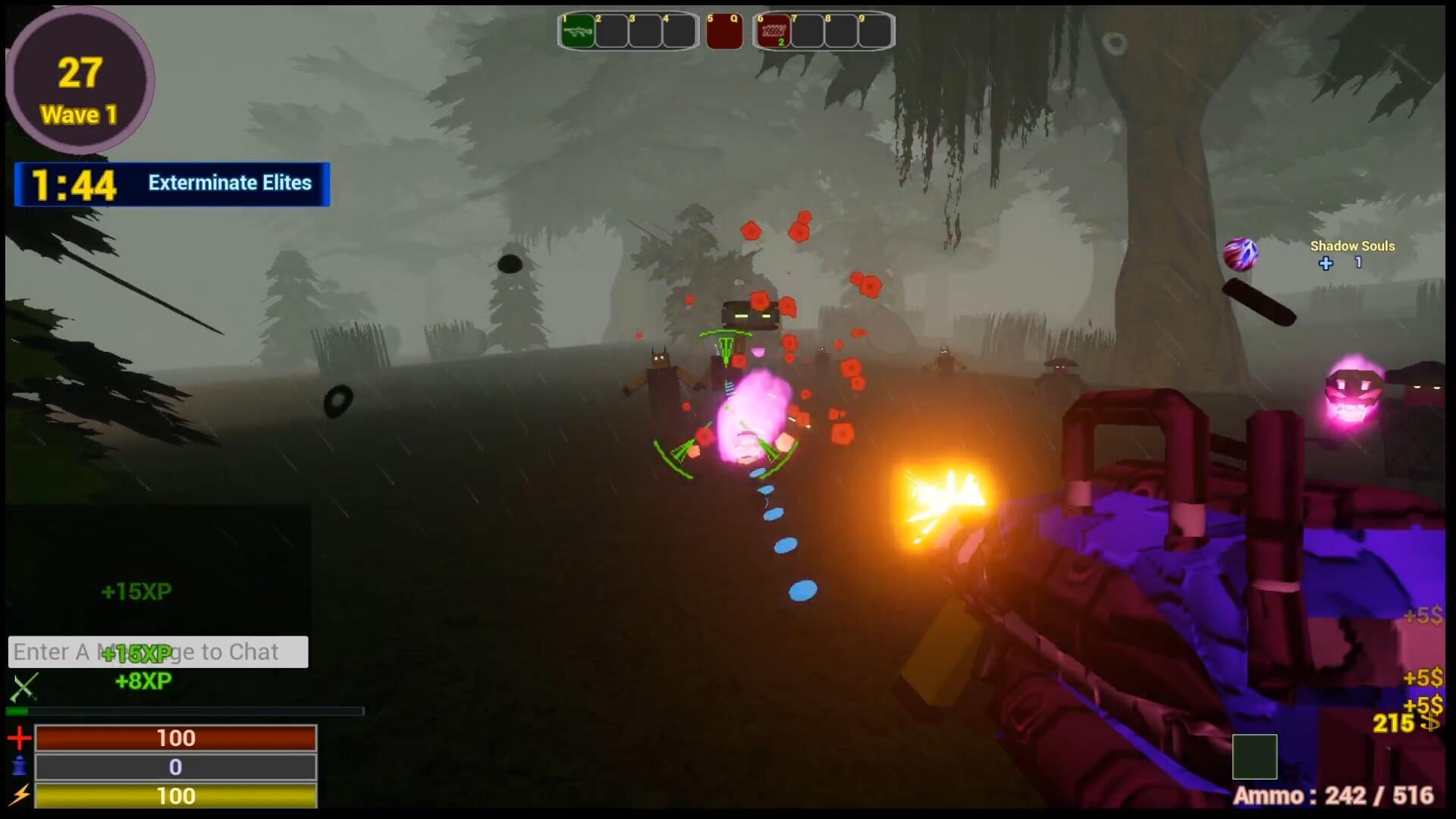Select the rifle weapon in hotbar slot 1
1456x819 pixels.
[577, 30]
